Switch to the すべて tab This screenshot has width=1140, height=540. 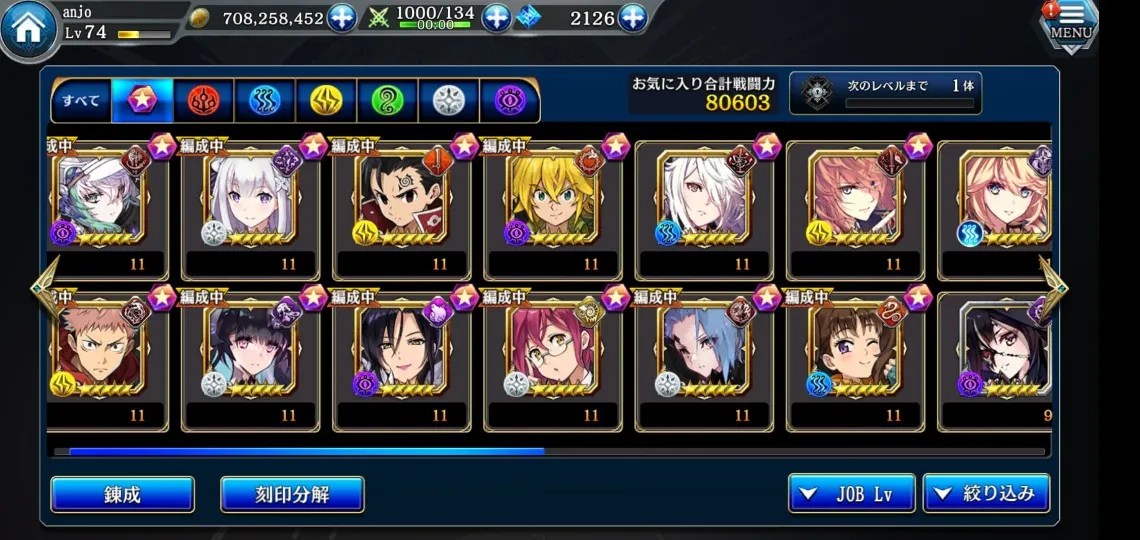click(81, 100)
